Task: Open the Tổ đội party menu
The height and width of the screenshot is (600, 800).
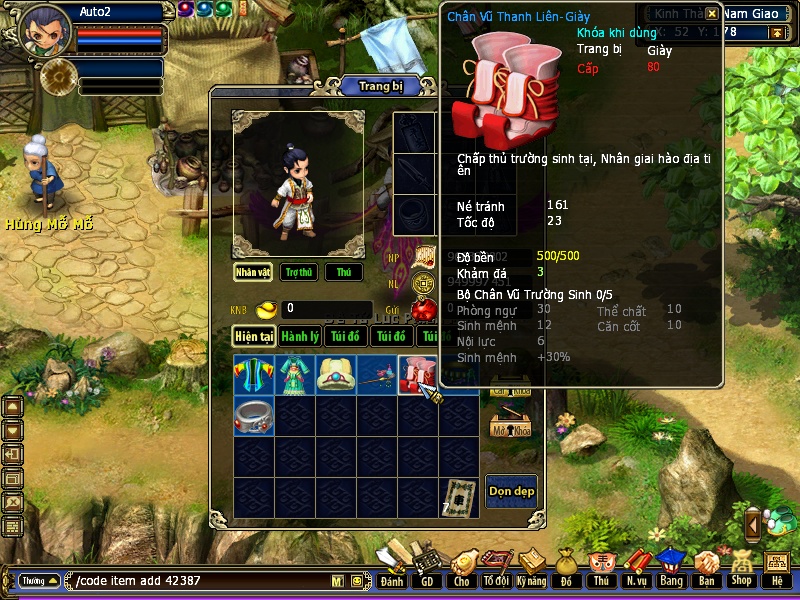Action: click(496, 567)
